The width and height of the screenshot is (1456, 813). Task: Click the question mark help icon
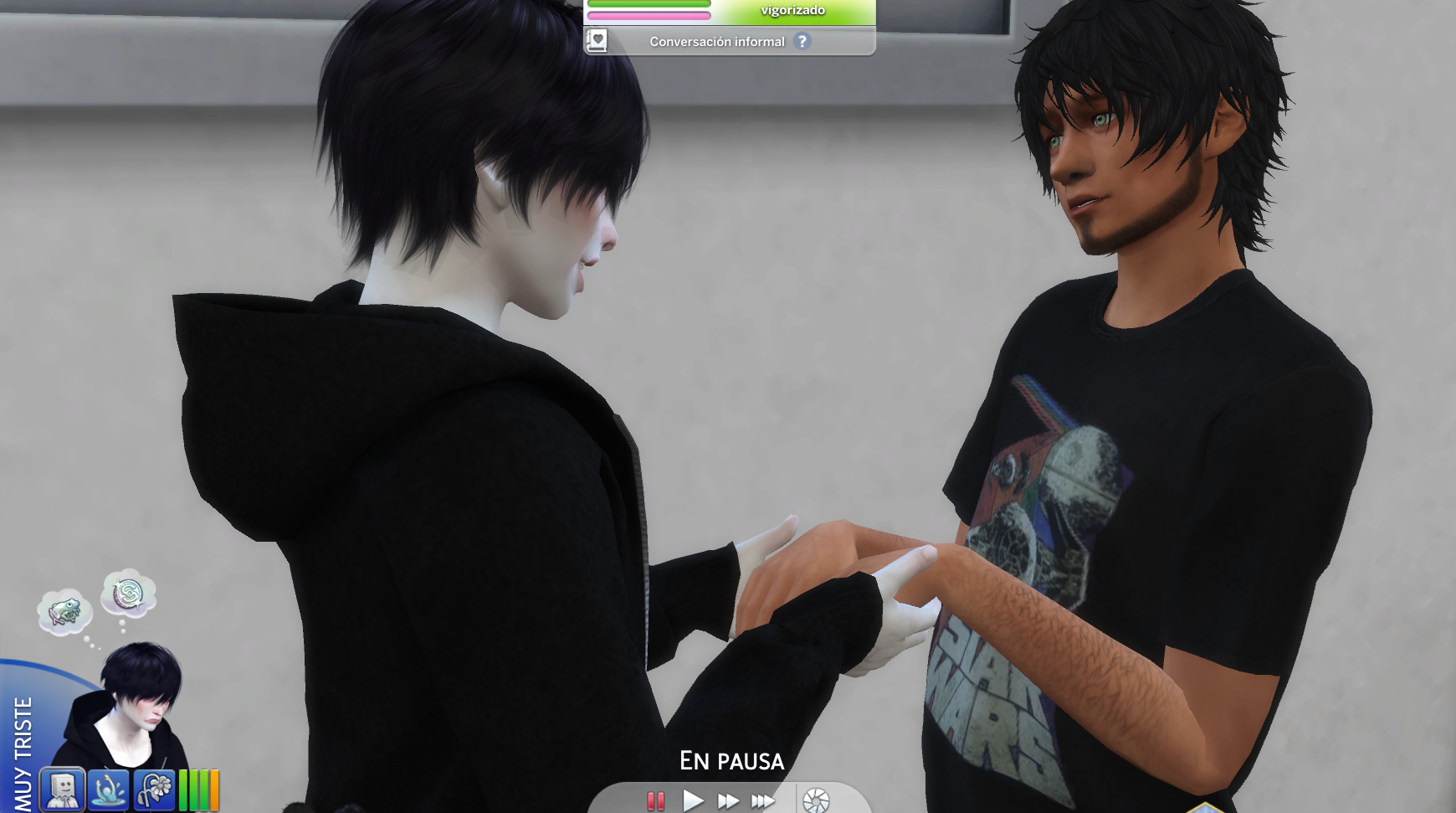(802, 43)
